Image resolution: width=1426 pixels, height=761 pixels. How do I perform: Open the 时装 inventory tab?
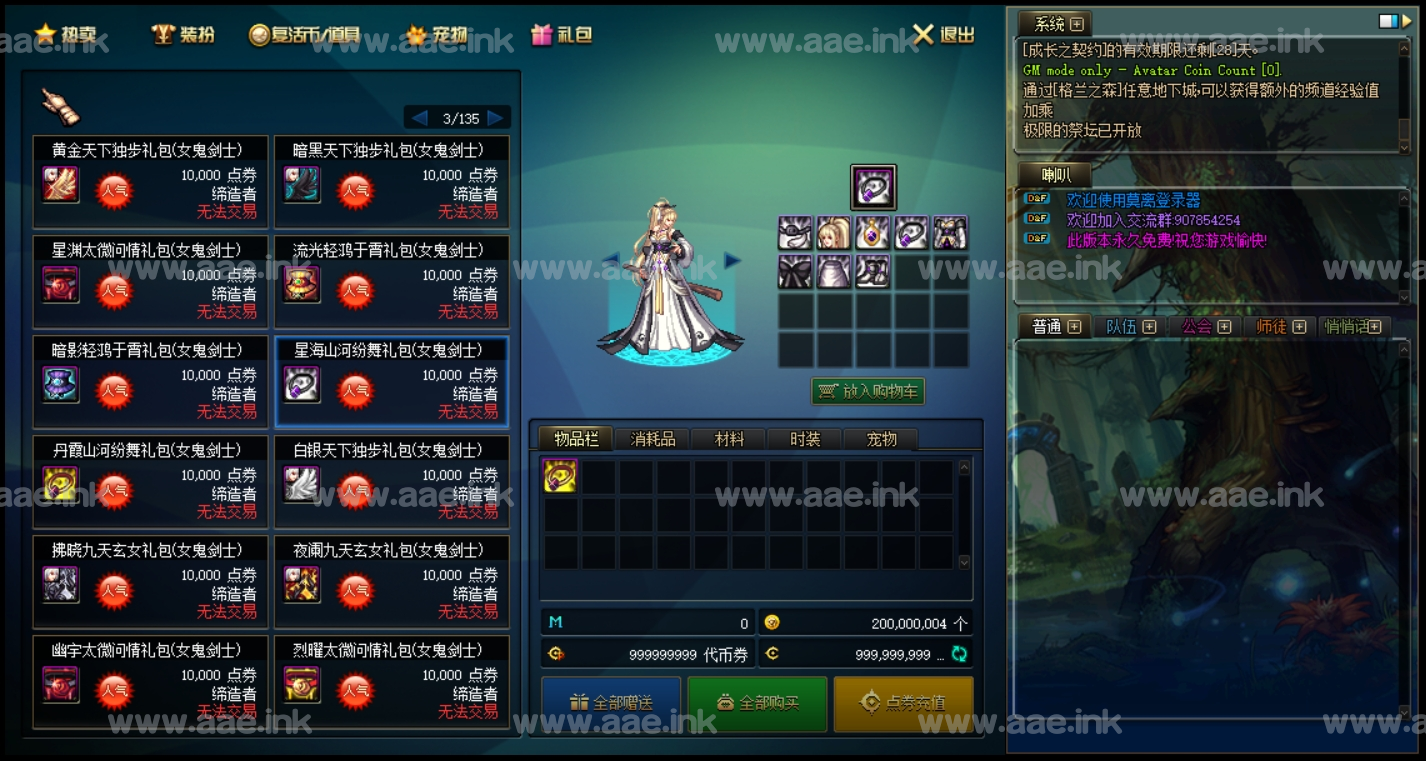(x=804, y=439)
